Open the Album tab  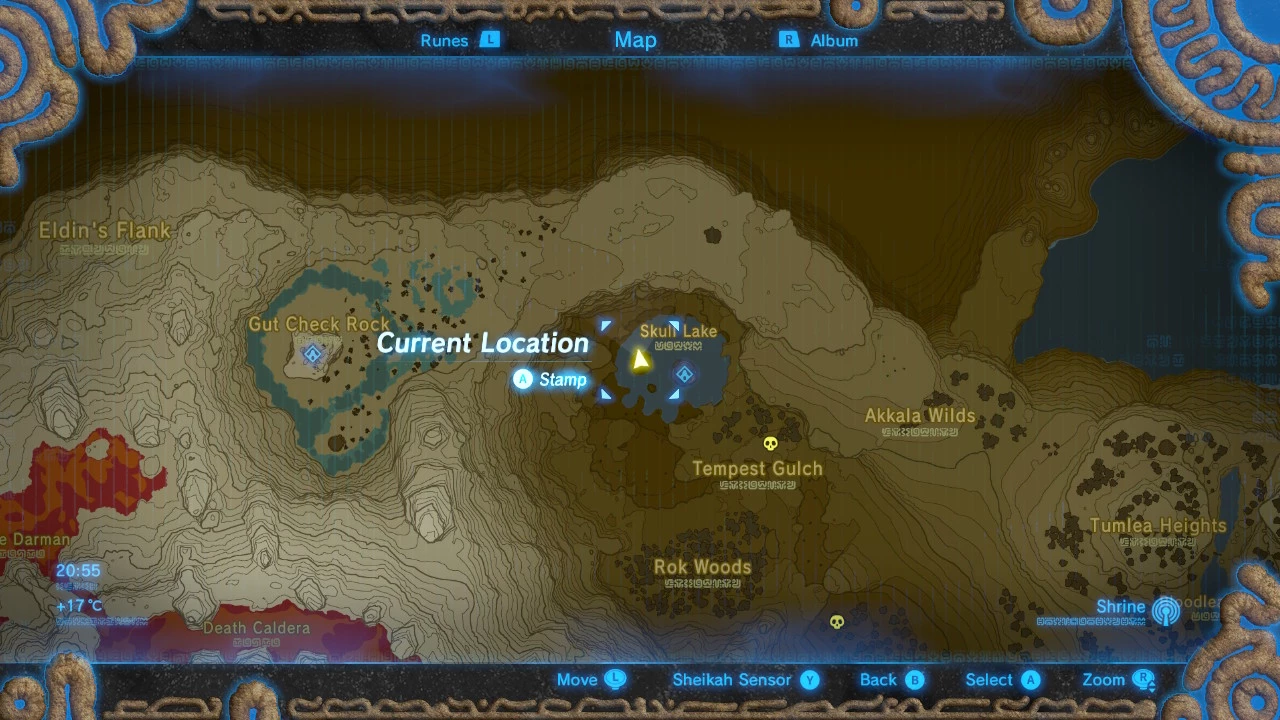point(819,41)
